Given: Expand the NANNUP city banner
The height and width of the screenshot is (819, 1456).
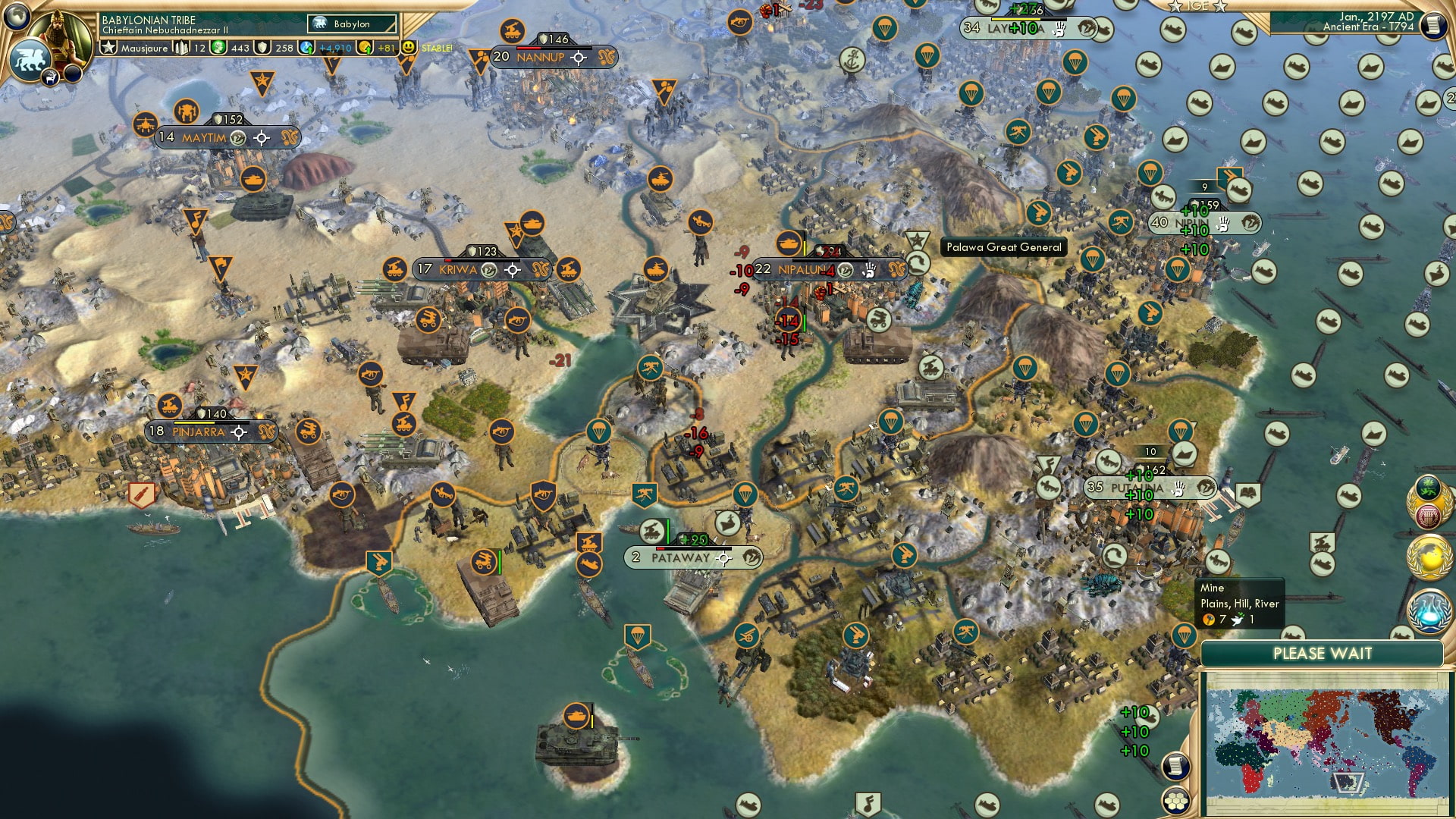Looking at the screenshot, I should click(540, 57).
